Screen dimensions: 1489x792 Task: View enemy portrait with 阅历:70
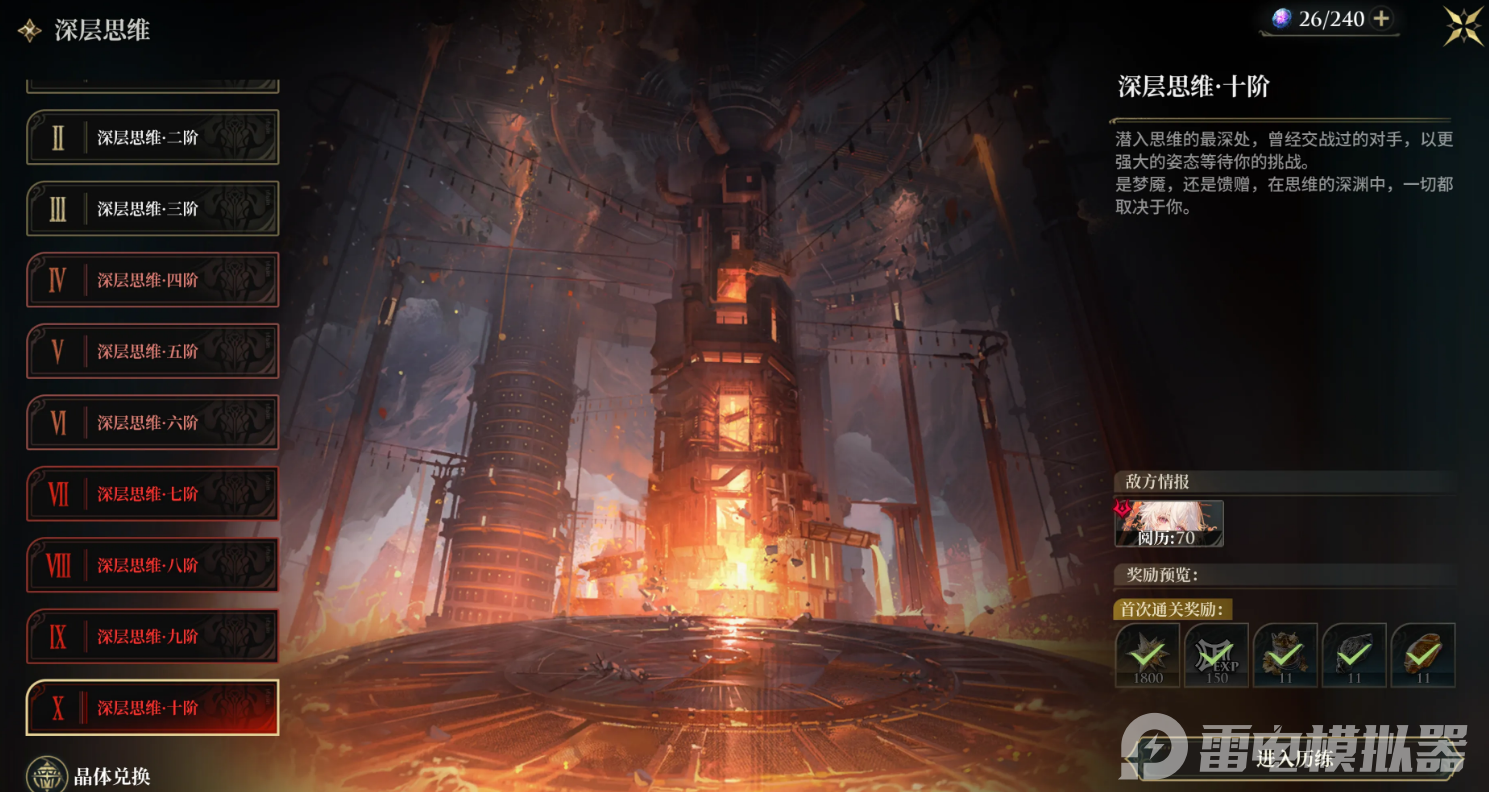(1169, 524)
